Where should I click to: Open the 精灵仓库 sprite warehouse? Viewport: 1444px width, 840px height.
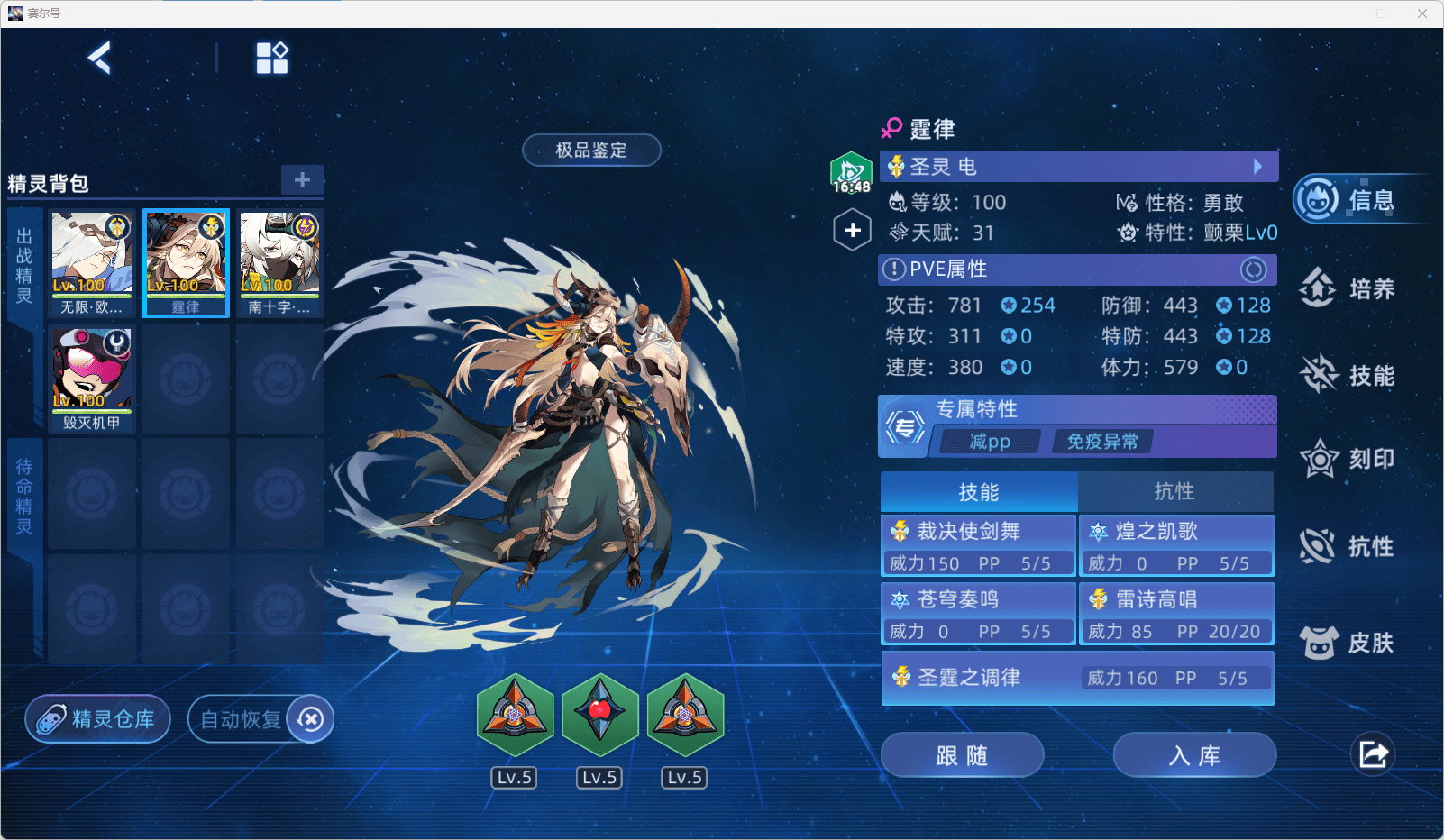click(98, 719)
